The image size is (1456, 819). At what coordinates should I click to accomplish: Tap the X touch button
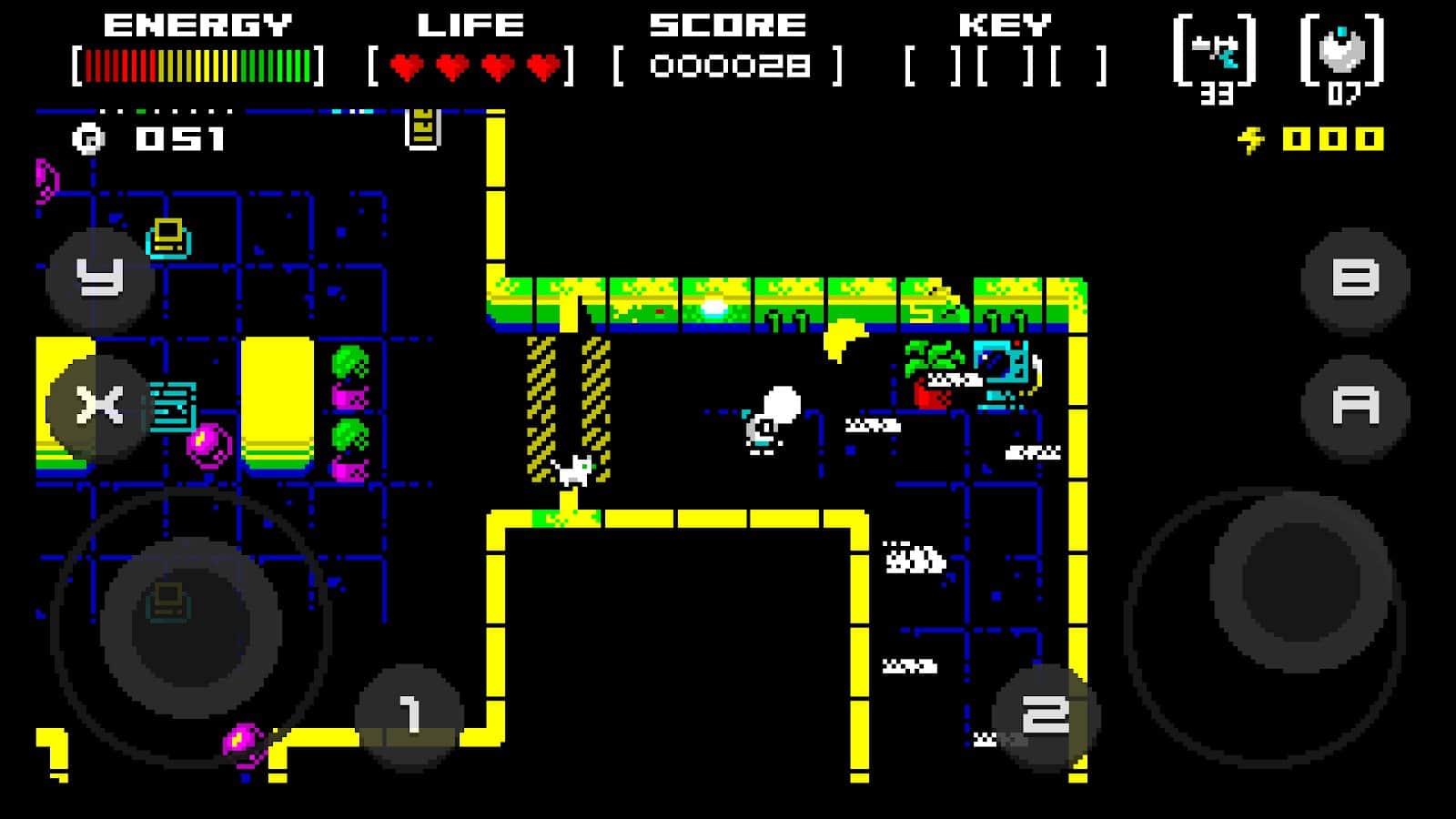[x=100, y=406]
